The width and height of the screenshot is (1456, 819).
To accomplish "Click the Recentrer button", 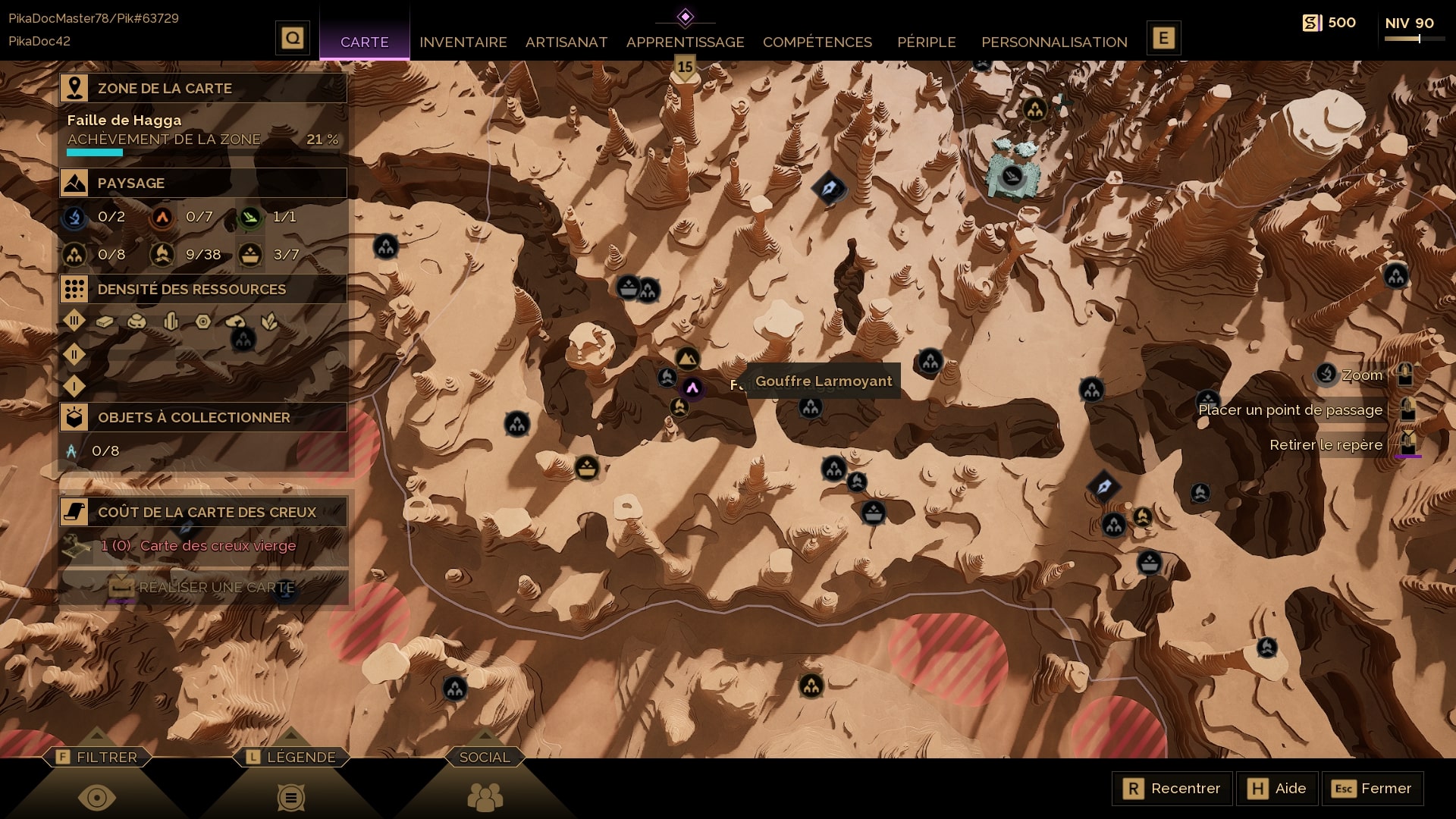I will tap(1172, 789).
